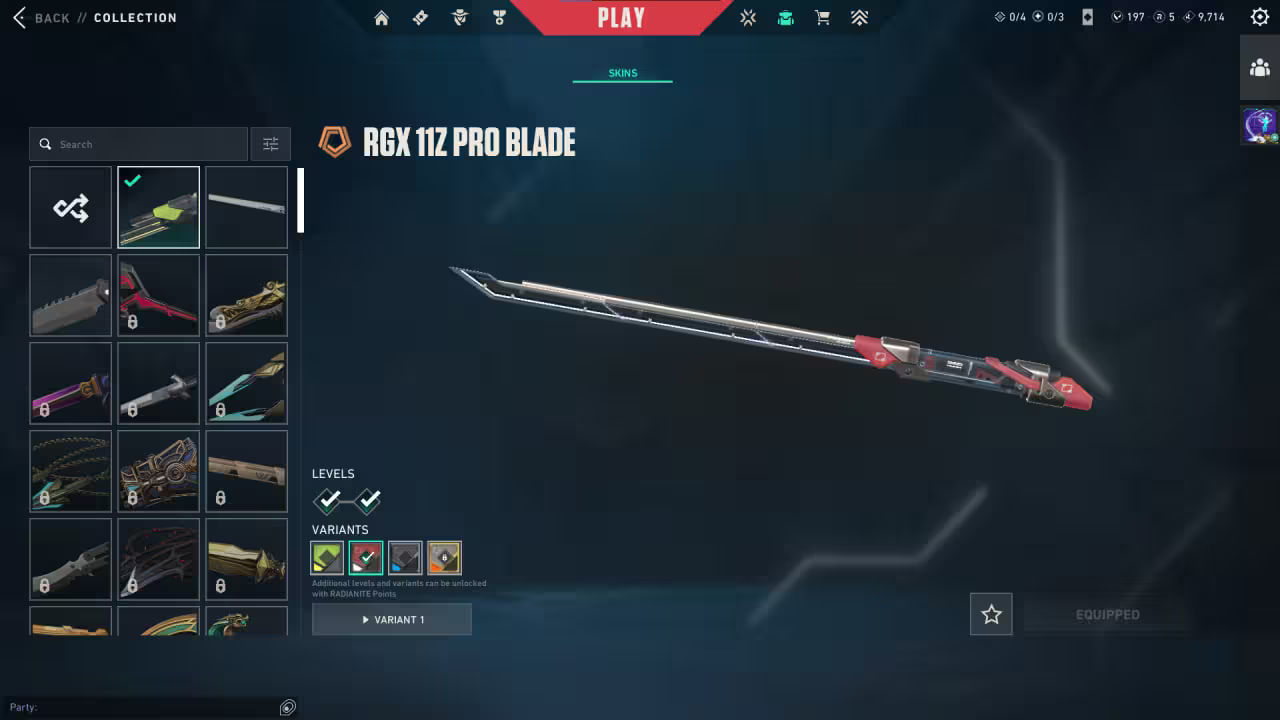The image size is (1280, 720).
Task: Open the agents icon in top navigation
Action: click(460, 18)
